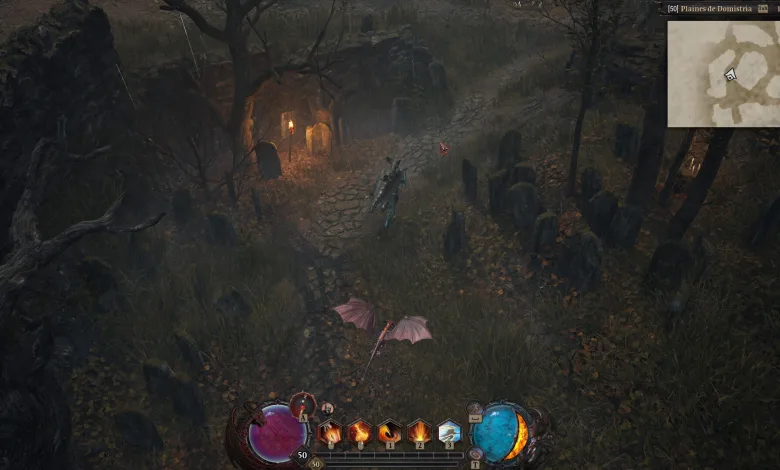This screenshot has height=470, width=780.
Task: Activate the leftmost fire slash skill
Action: click(329, 434)
